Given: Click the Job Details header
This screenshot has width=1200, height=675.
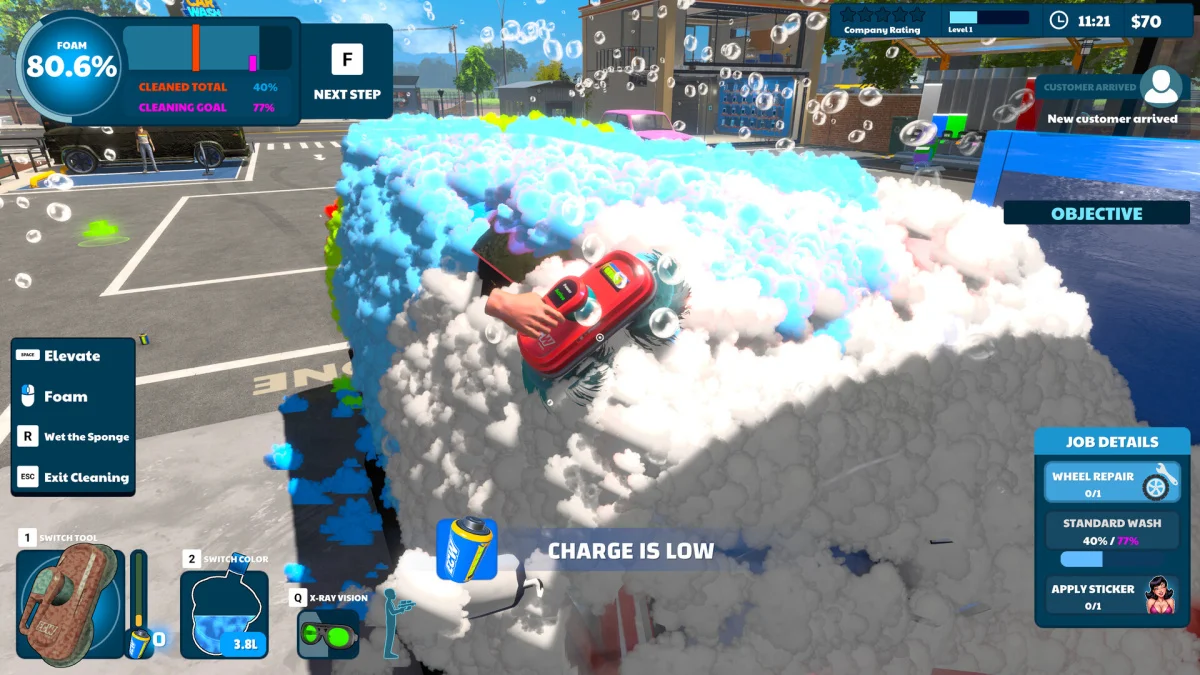Looking at the screenshot, I should point(1112,441).
